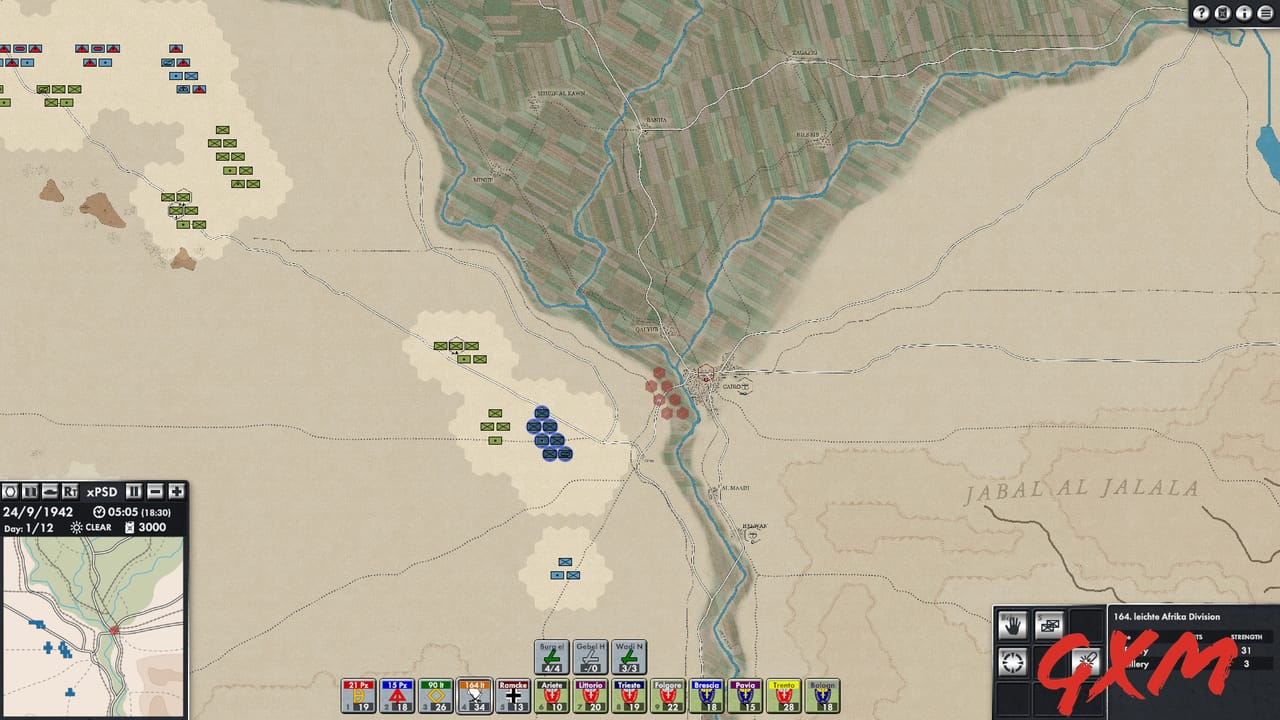Click the circular objectives icon on minimap toolbar
The height and width of the screenshot is (720, 1280).
[9, 492]
